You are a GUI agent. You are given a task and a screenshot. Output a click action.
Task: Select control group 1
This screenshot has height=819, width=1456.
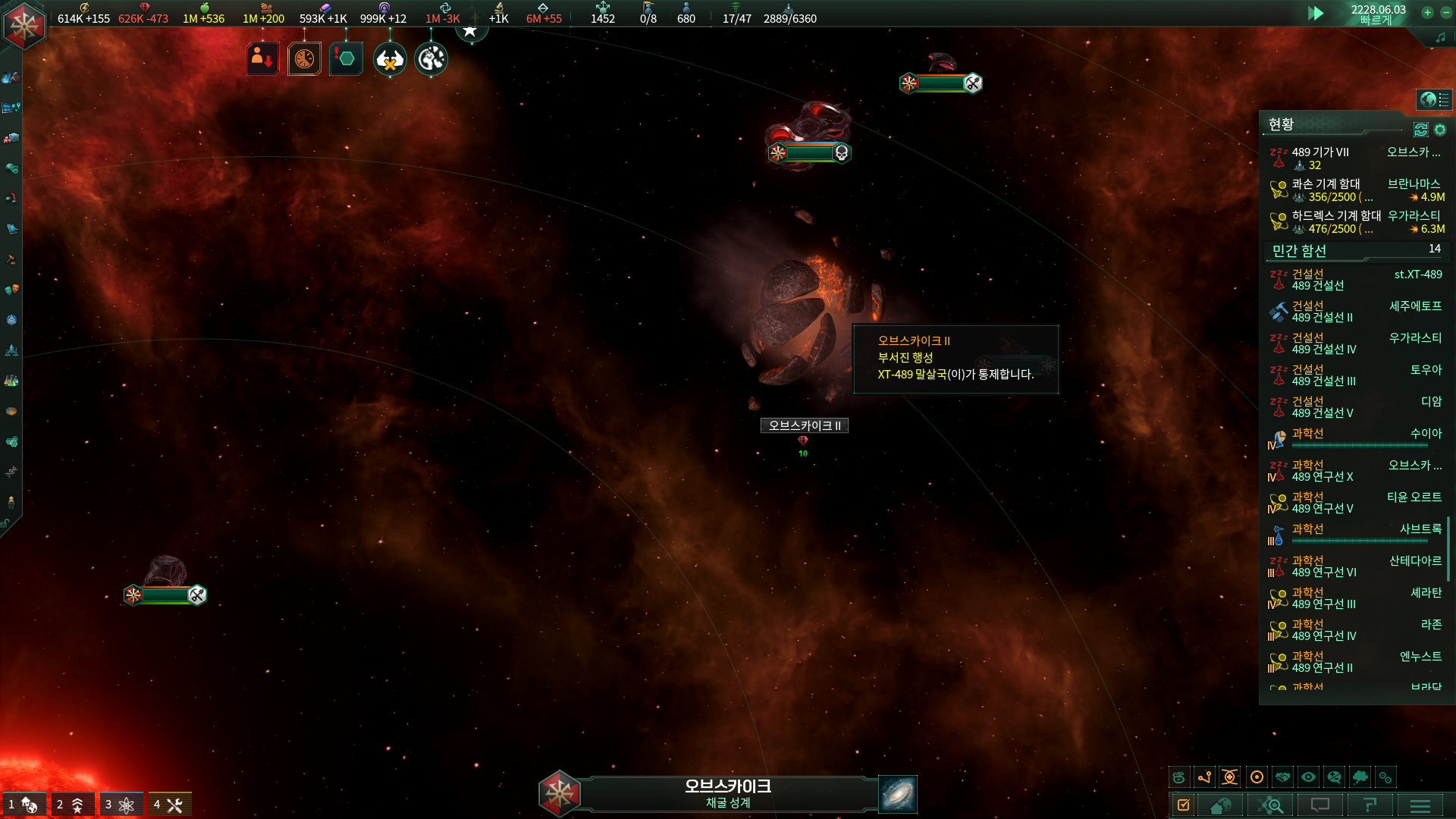(24, 805)
